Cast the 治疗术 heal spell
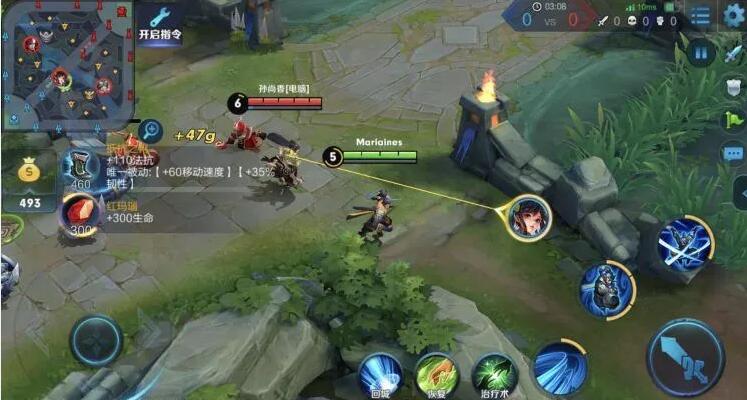The height and width of the screenshot is (400, 747). point(493,375)
